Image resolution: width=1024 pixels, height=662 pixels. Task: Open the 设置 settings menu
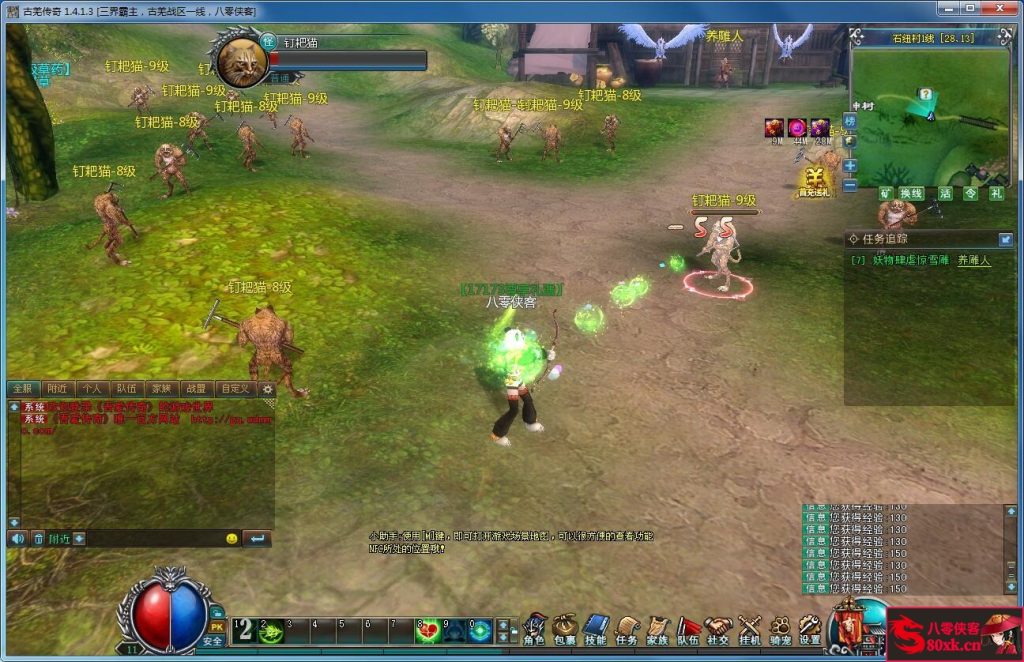(810, 629)
